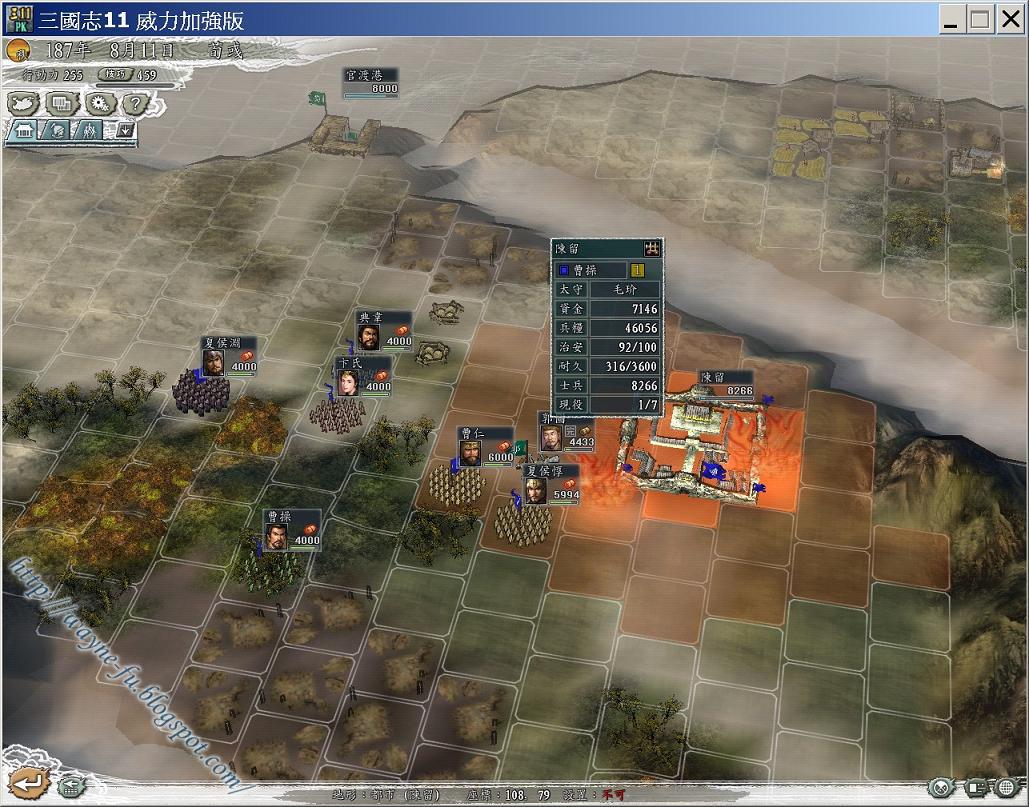This screenshot has height=807, width=1029.
Task: Close the game window
Action: coord(1010,19)
